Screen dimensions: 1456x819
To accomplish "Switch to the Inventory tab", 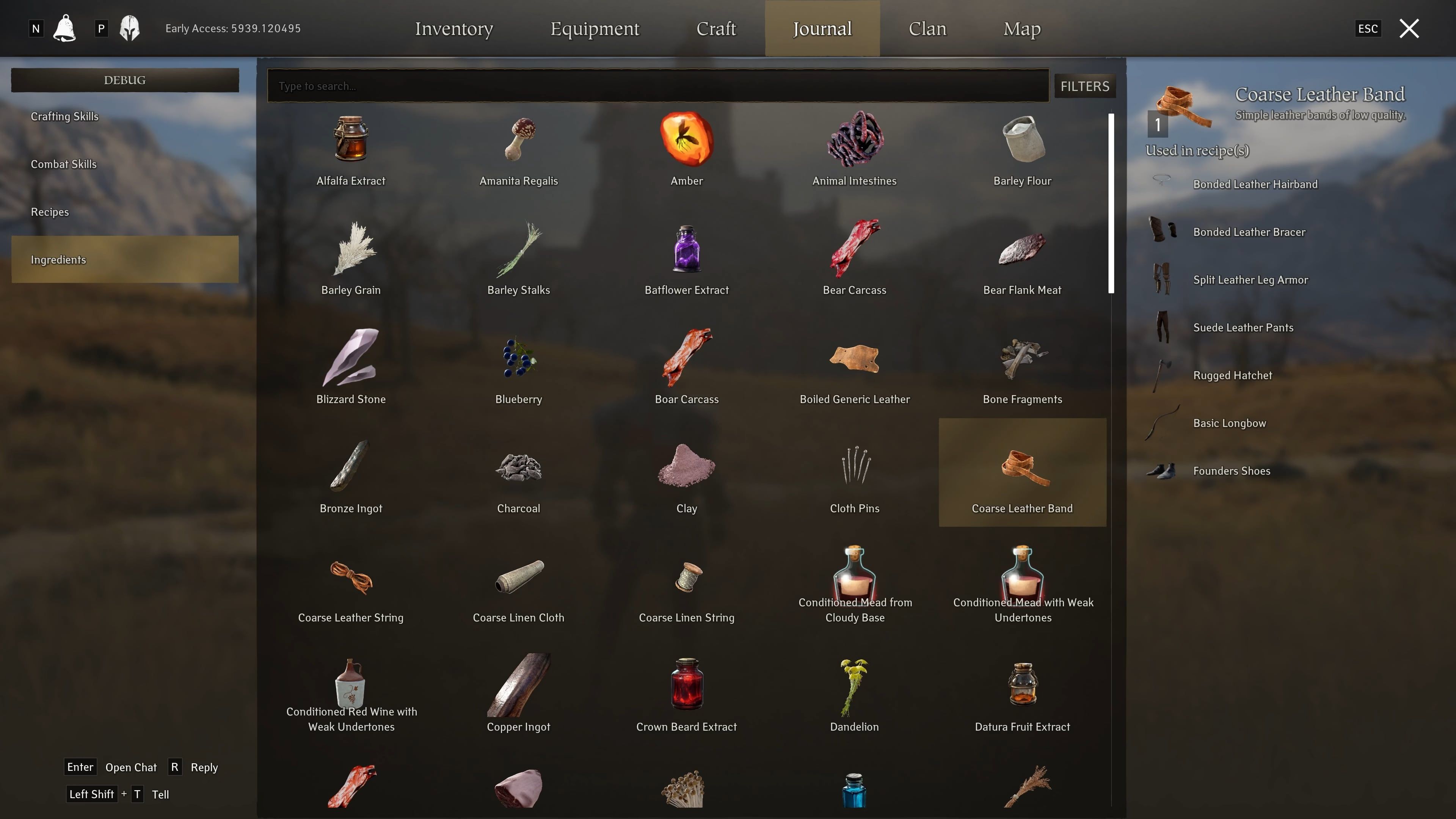I will (x=454, y=28).
